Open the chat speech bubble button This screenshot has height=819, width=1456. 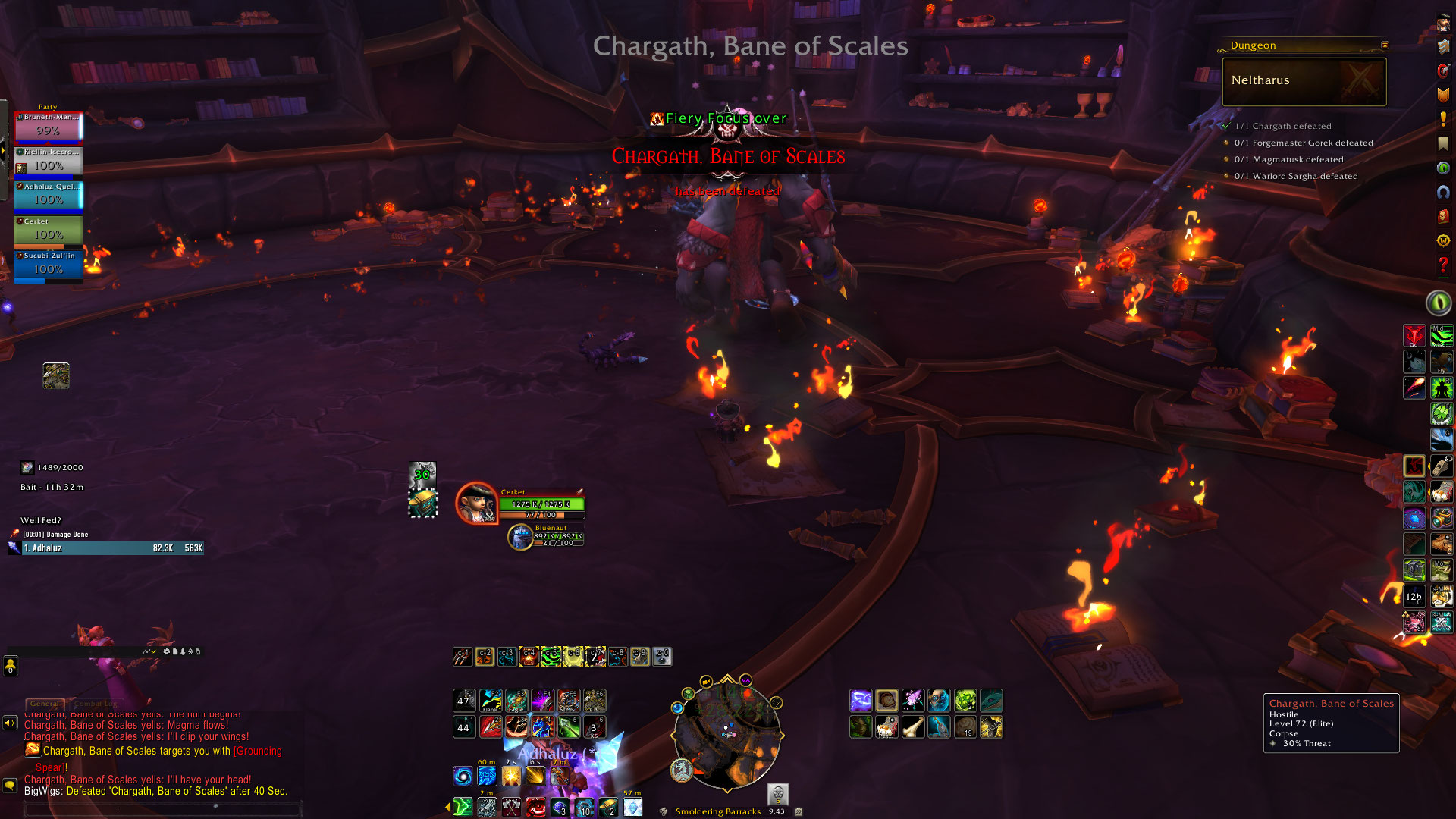coord(10,786)
